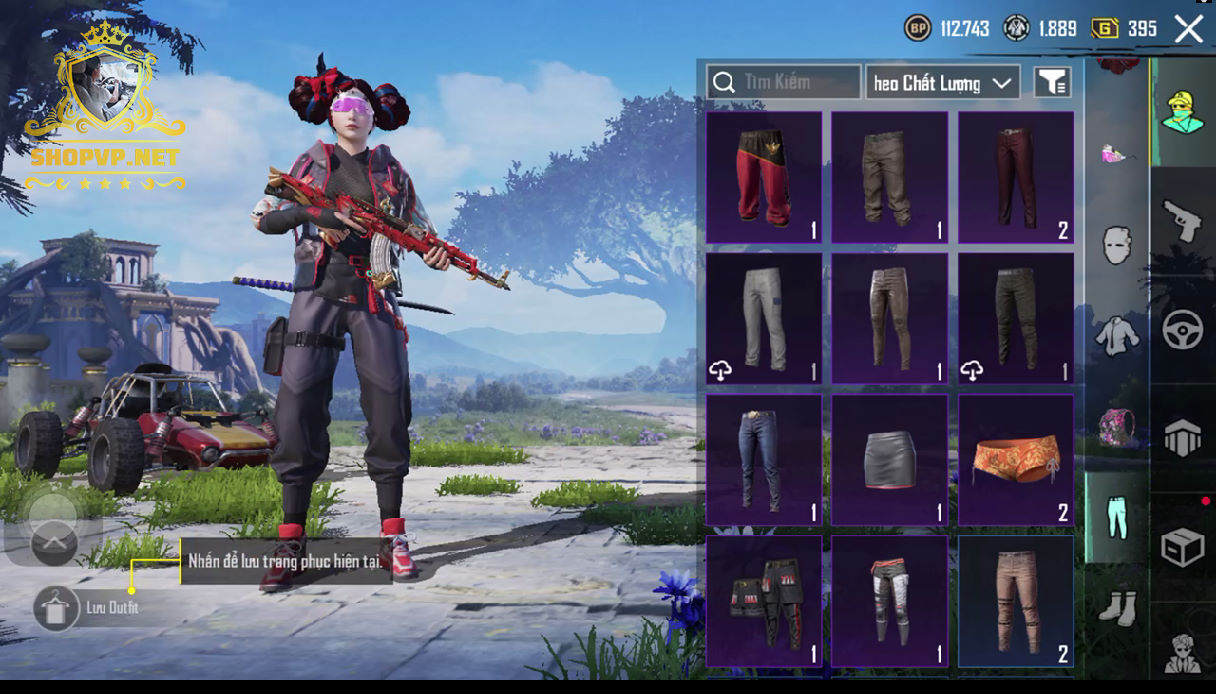The image size is (1216, 694).
Task: Select the black leather mini skirt
Action: 889,460
